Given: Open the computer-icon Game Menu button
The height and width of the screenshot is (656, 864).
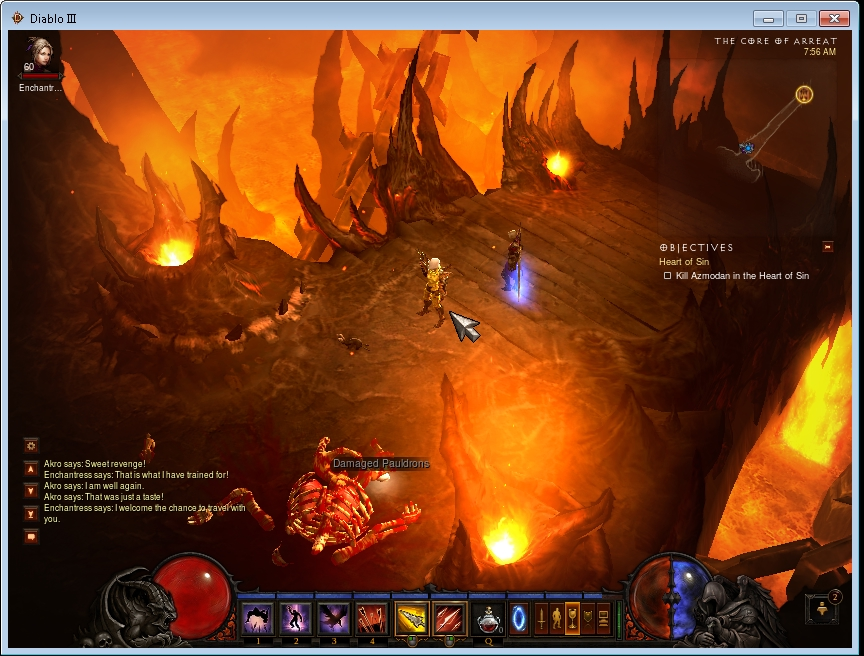Looking at the screenshot, I should [603, 619].
